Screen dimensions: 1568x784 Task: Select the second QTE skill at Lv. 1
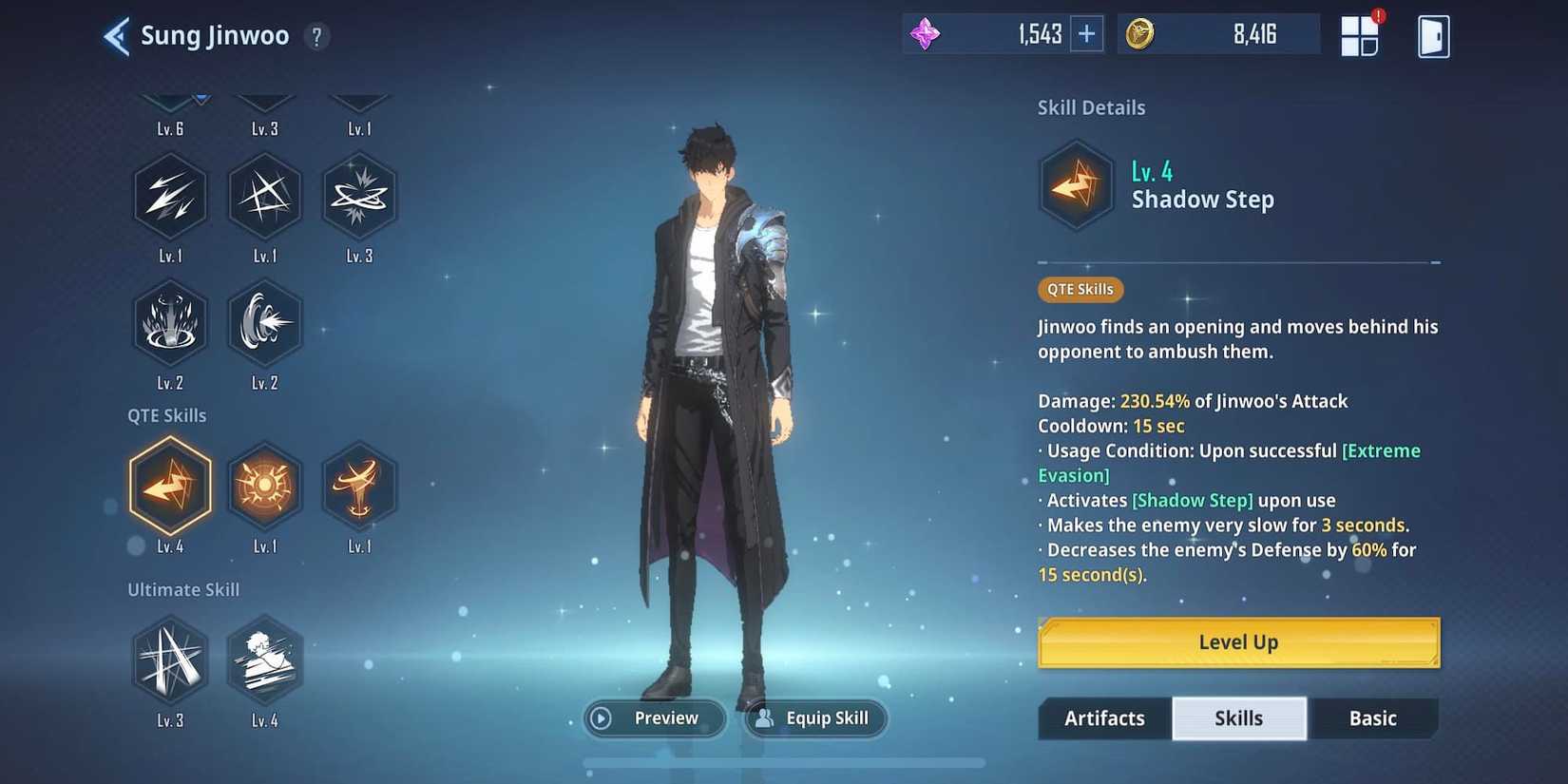(x=265, y=488)
